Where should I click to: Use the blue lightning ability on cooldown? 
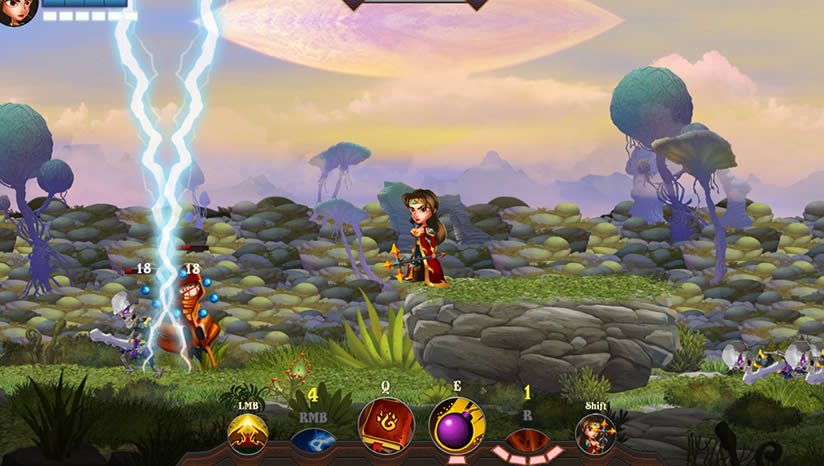[x=313, y=439]
